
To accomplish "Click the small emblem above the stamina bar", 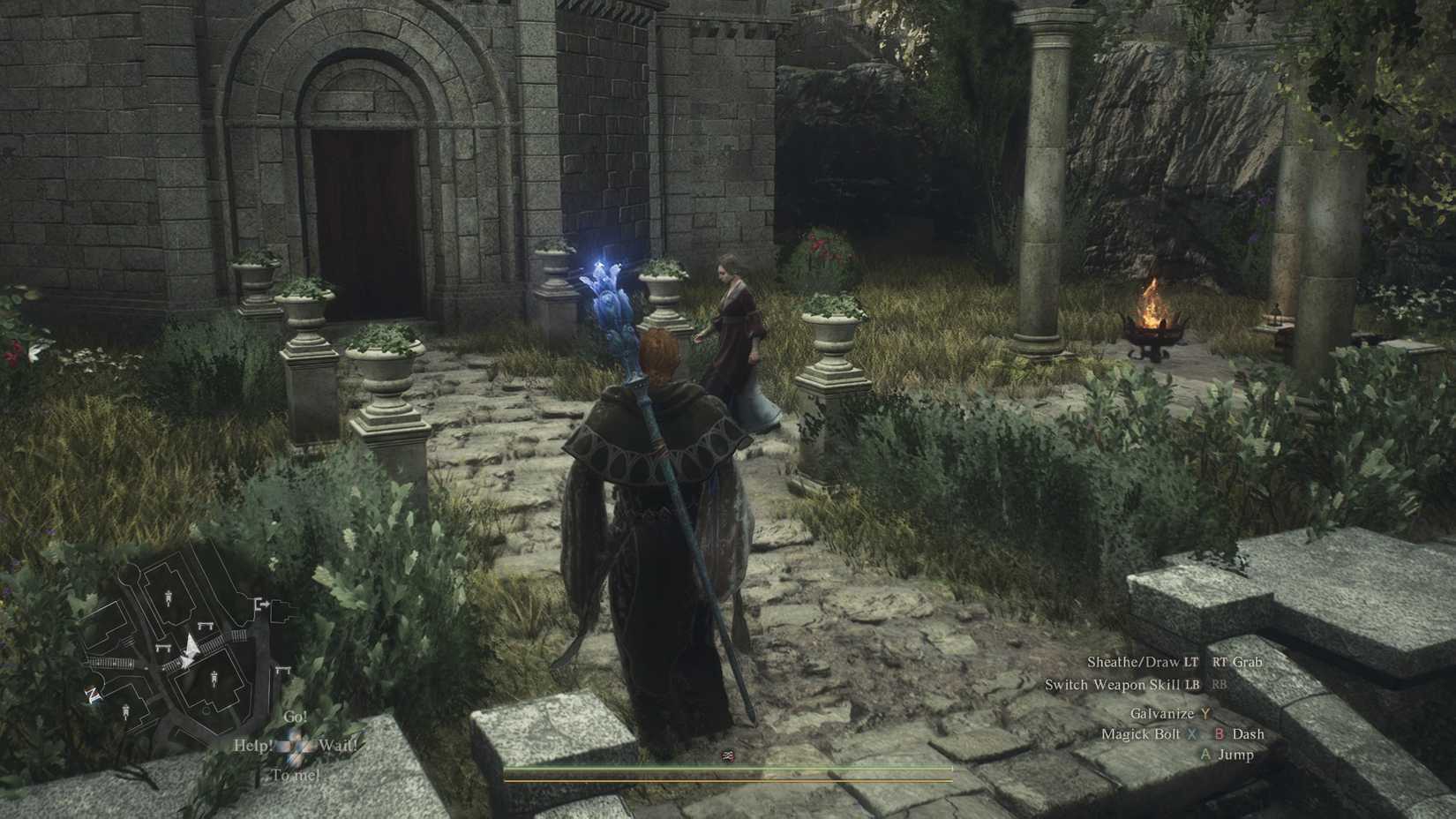I will pos(728,754).
